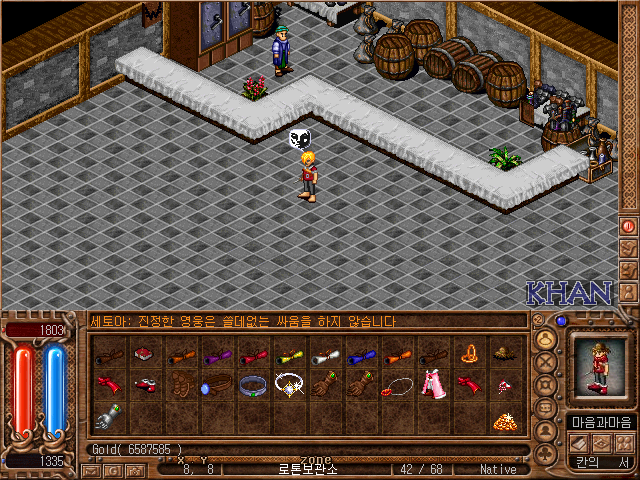This screenshot has height=480, width=640.
Task: Click the crossed swords round button
Action: pyautogui.click(x=546, y=362)
